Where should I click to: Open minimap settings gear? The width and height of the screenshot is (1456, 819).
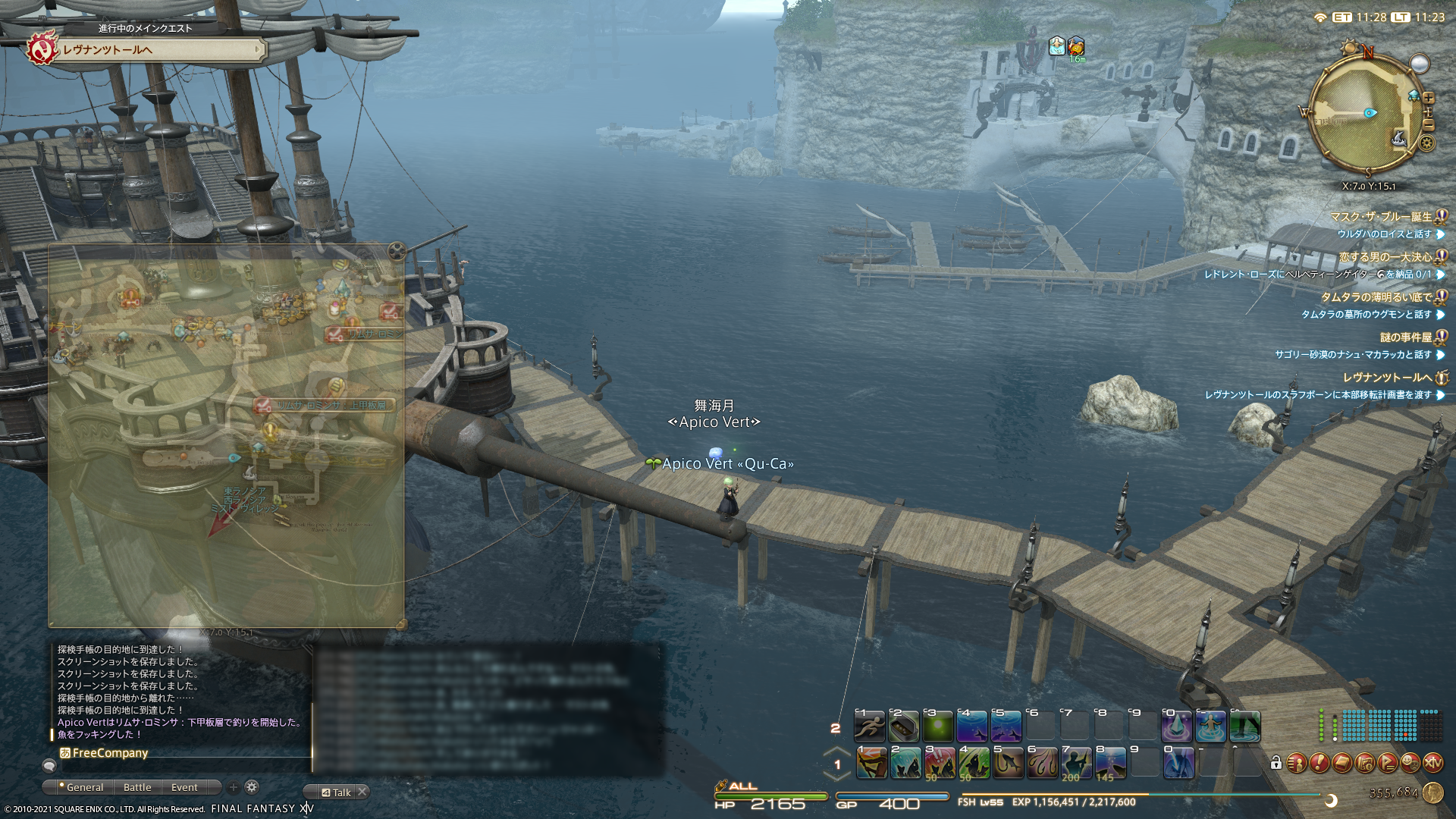[1427, 143]
